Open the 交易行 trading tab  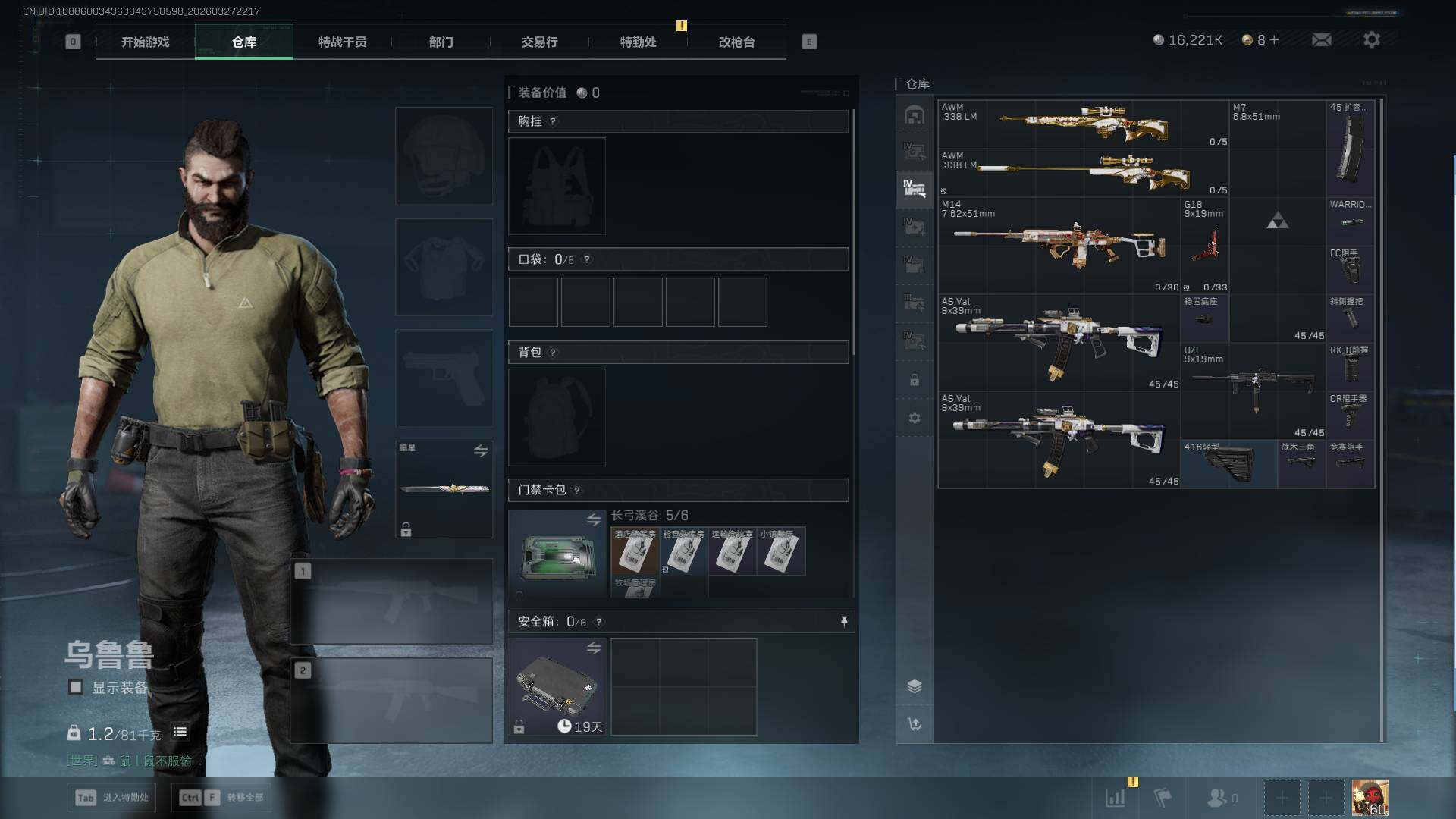(539, 42)
